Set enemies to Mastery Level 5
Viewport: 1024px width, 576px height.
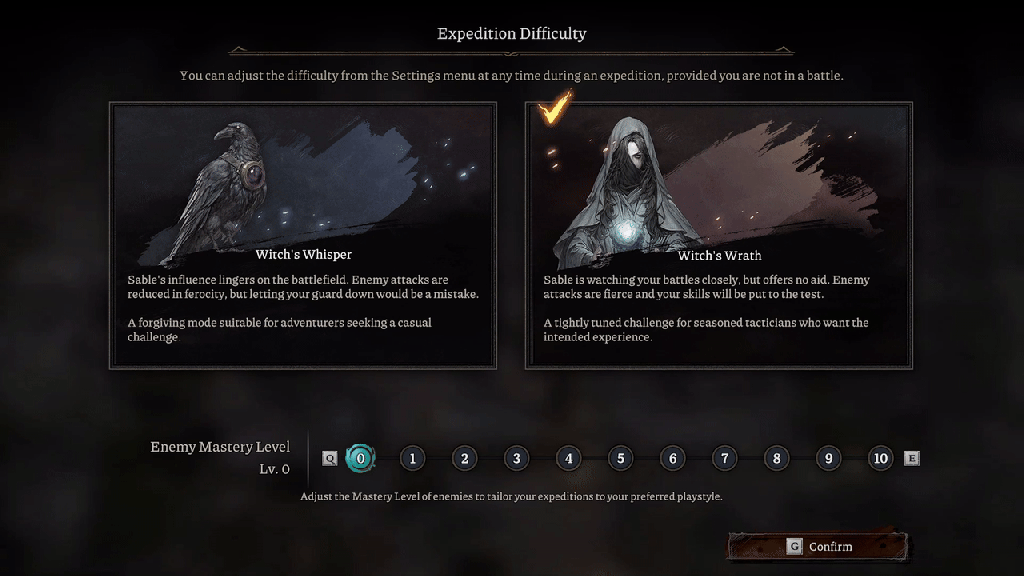point(620,459)
